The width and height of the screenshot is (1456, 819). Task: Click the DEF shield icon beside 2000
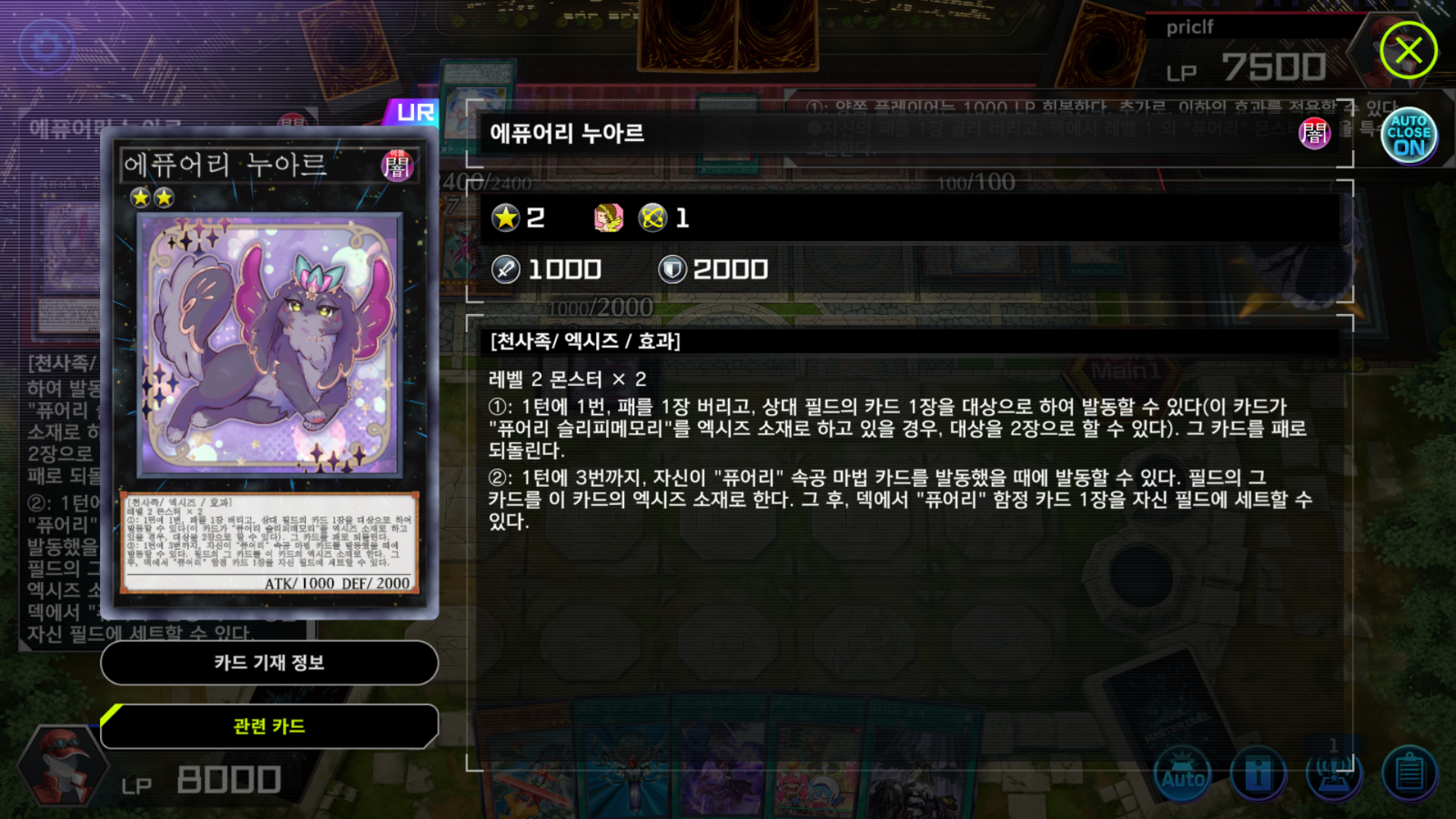[x=674, y=268]
